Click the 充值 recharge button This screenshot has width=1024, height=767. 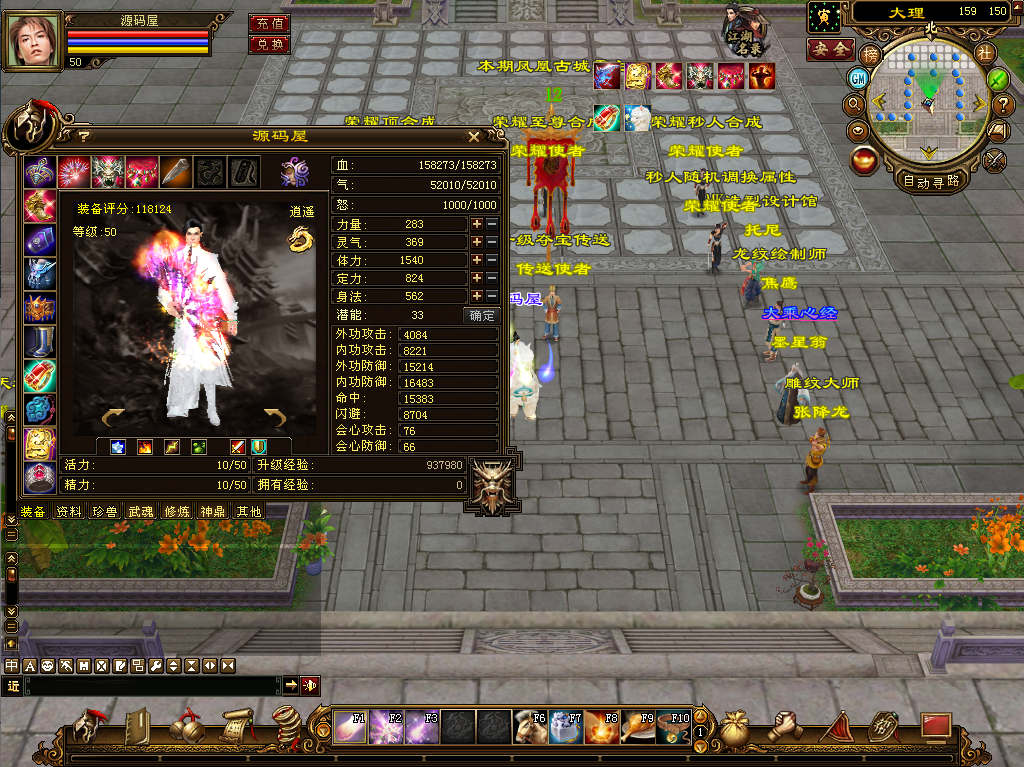(269, 23)
